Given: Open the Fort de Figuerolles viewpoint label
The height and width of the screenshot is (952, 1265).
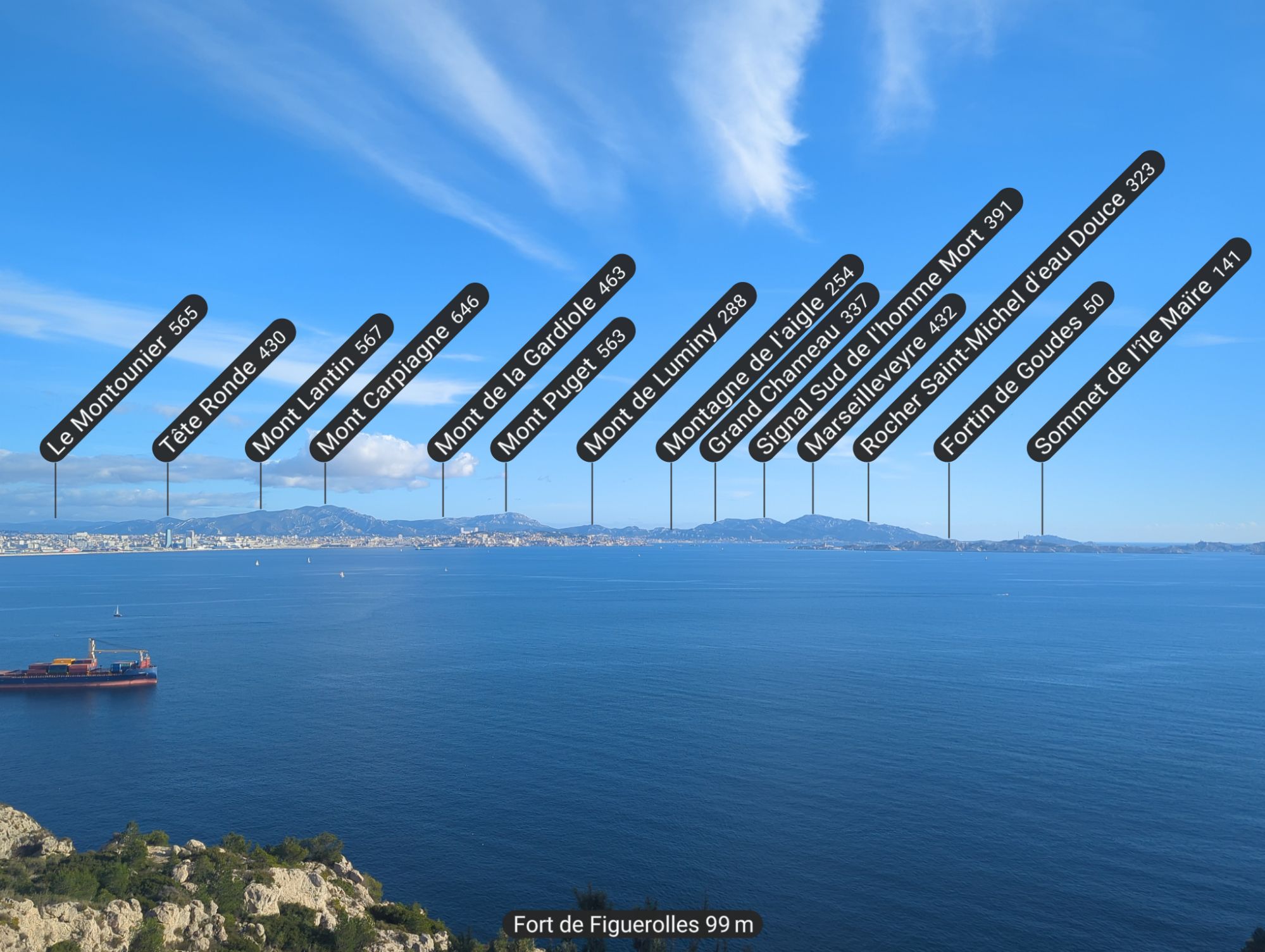Looking at the screenshot, I should (633, 925).
